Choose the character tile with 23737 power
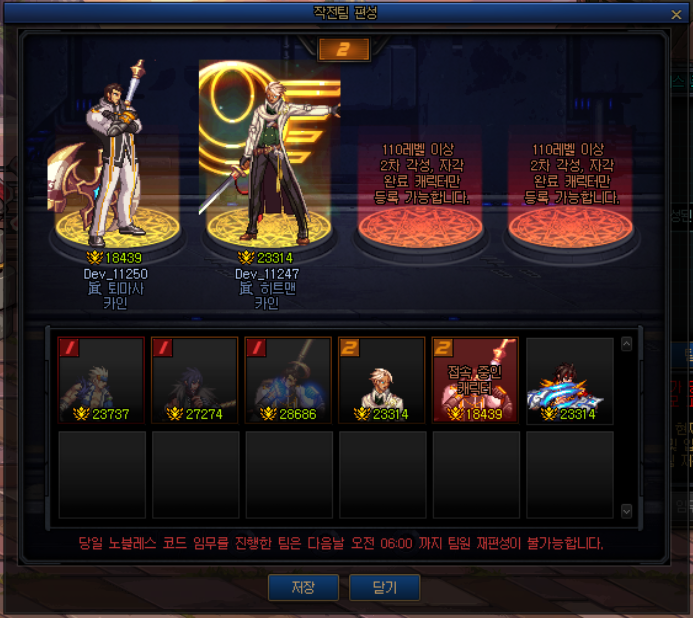Image resolution: width=693 pixels, height=618 pixels. click(103, 379)
